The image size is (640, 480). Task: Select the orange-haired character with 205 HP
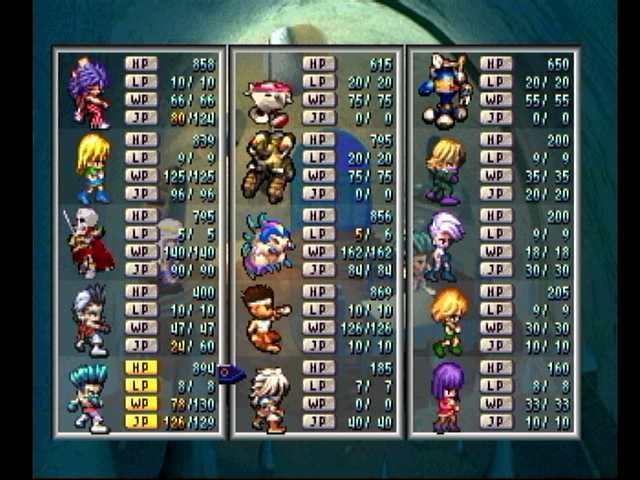(447, 320)
